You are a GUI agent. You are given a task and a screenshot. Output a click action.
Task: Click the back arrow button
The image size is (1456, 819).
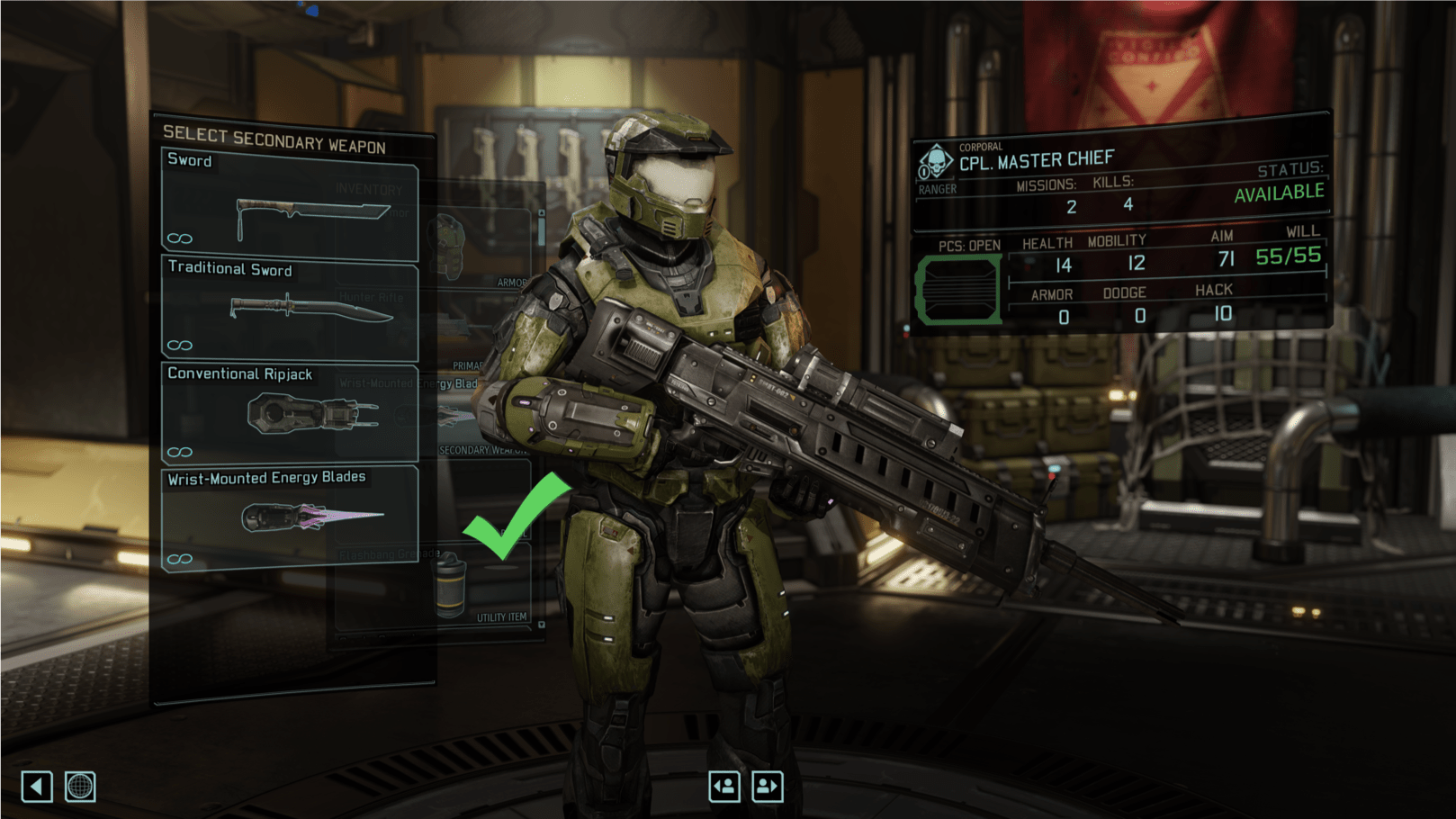pos(37,787)
